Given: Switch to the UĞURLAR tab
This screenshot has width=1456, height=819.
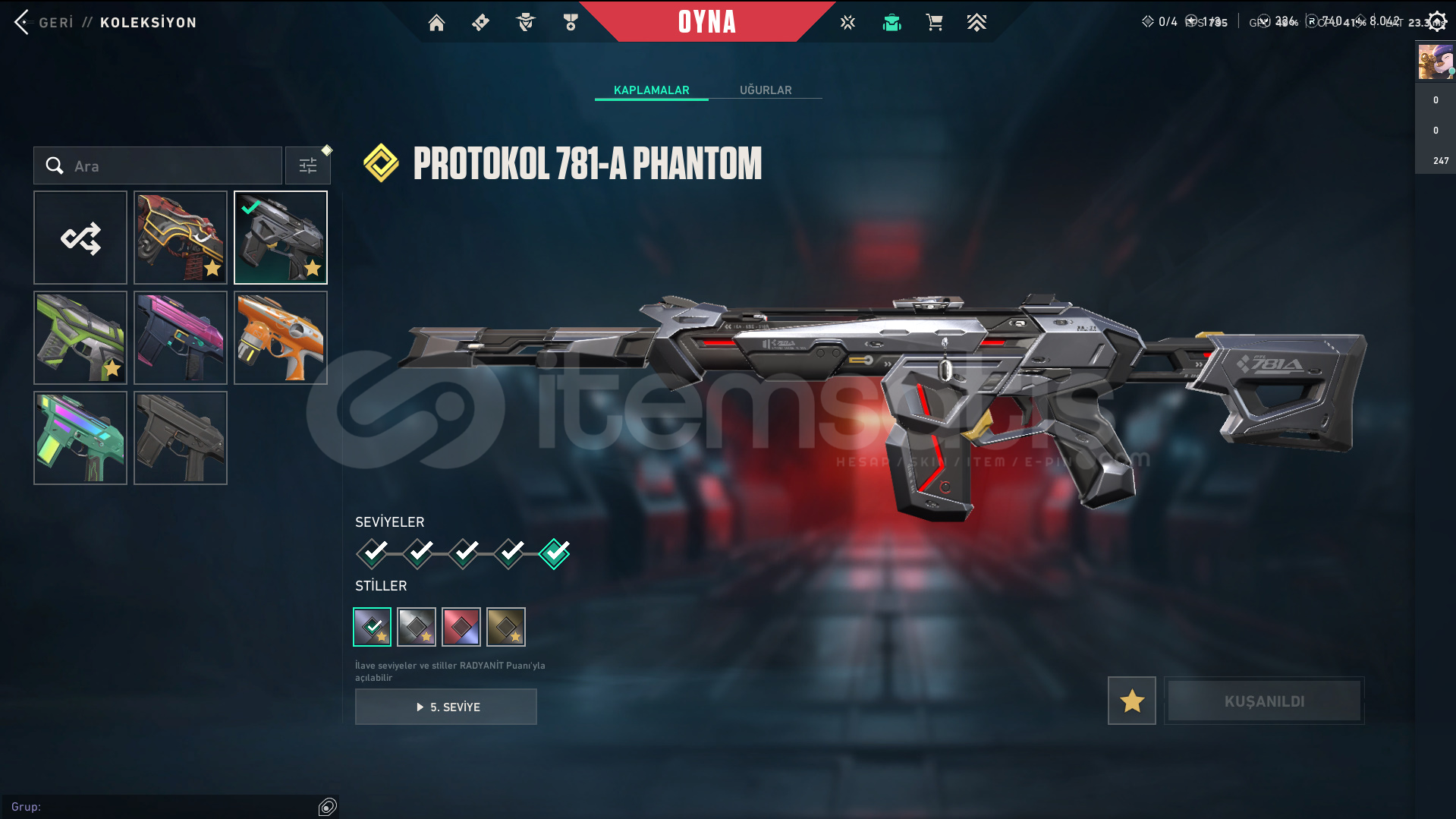Looking at the screenshot, I should (766, 90).
